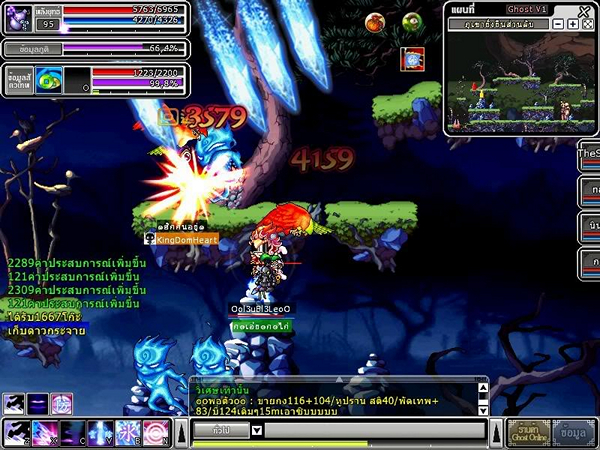Open the green pet portrait icon

click(x=49, y=80)
